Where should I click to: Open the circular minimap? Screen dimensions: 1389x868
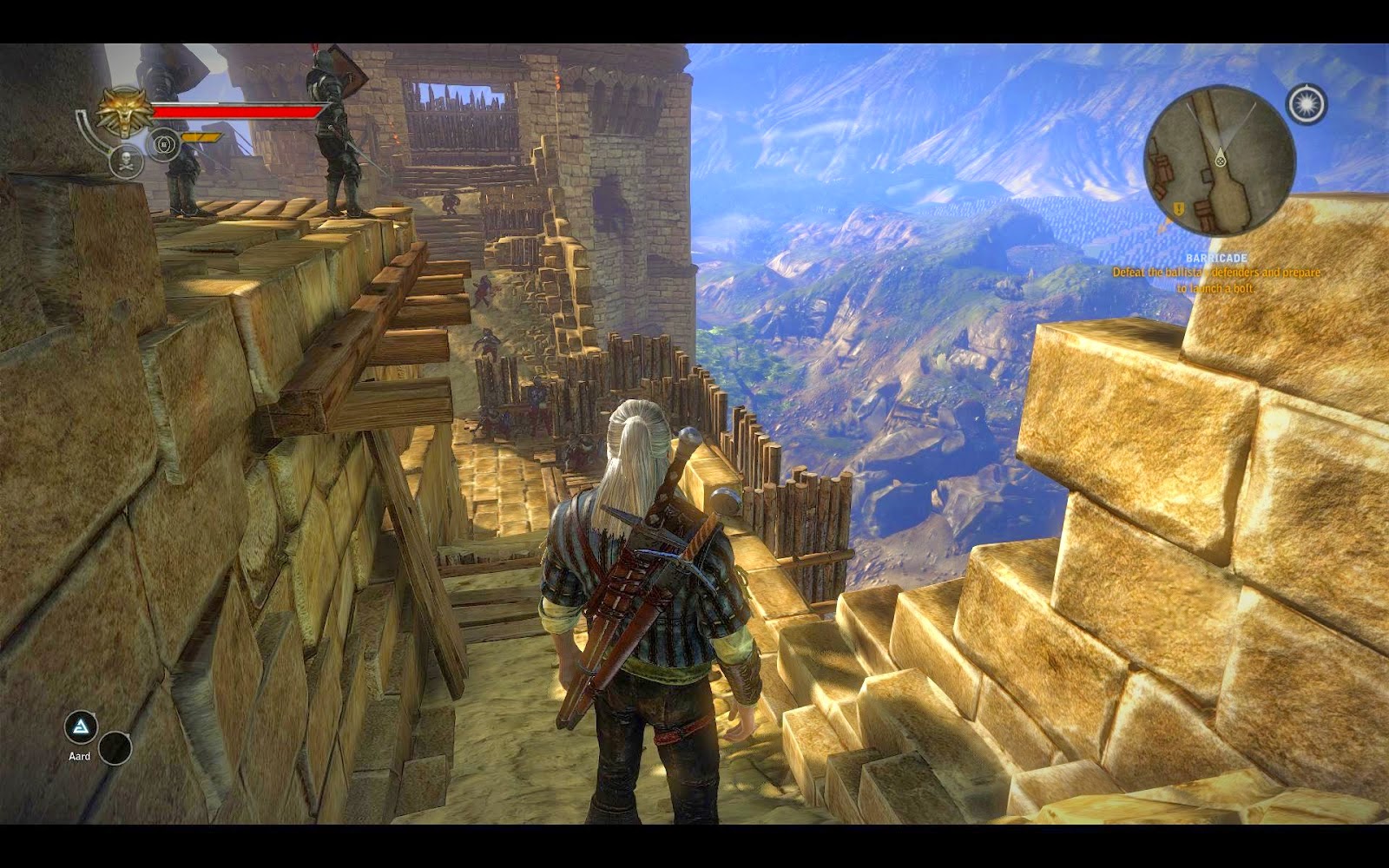tap(1219, 161)
